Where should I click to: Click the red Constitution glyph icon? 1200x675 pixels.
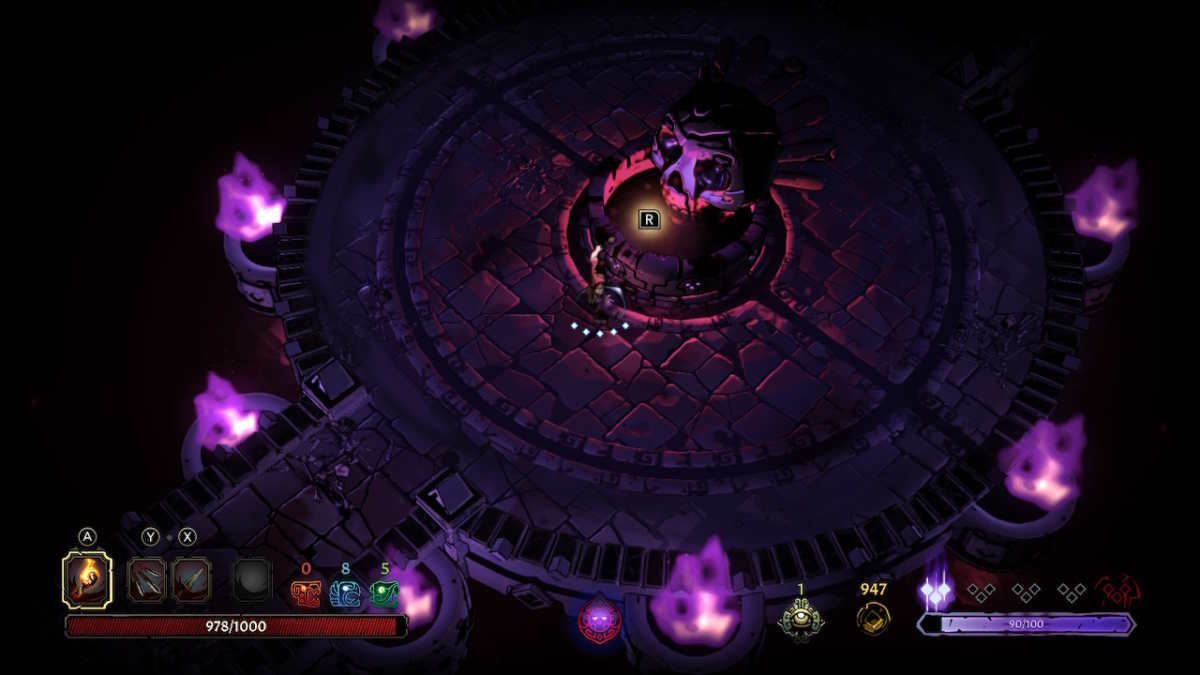(305, 594)
